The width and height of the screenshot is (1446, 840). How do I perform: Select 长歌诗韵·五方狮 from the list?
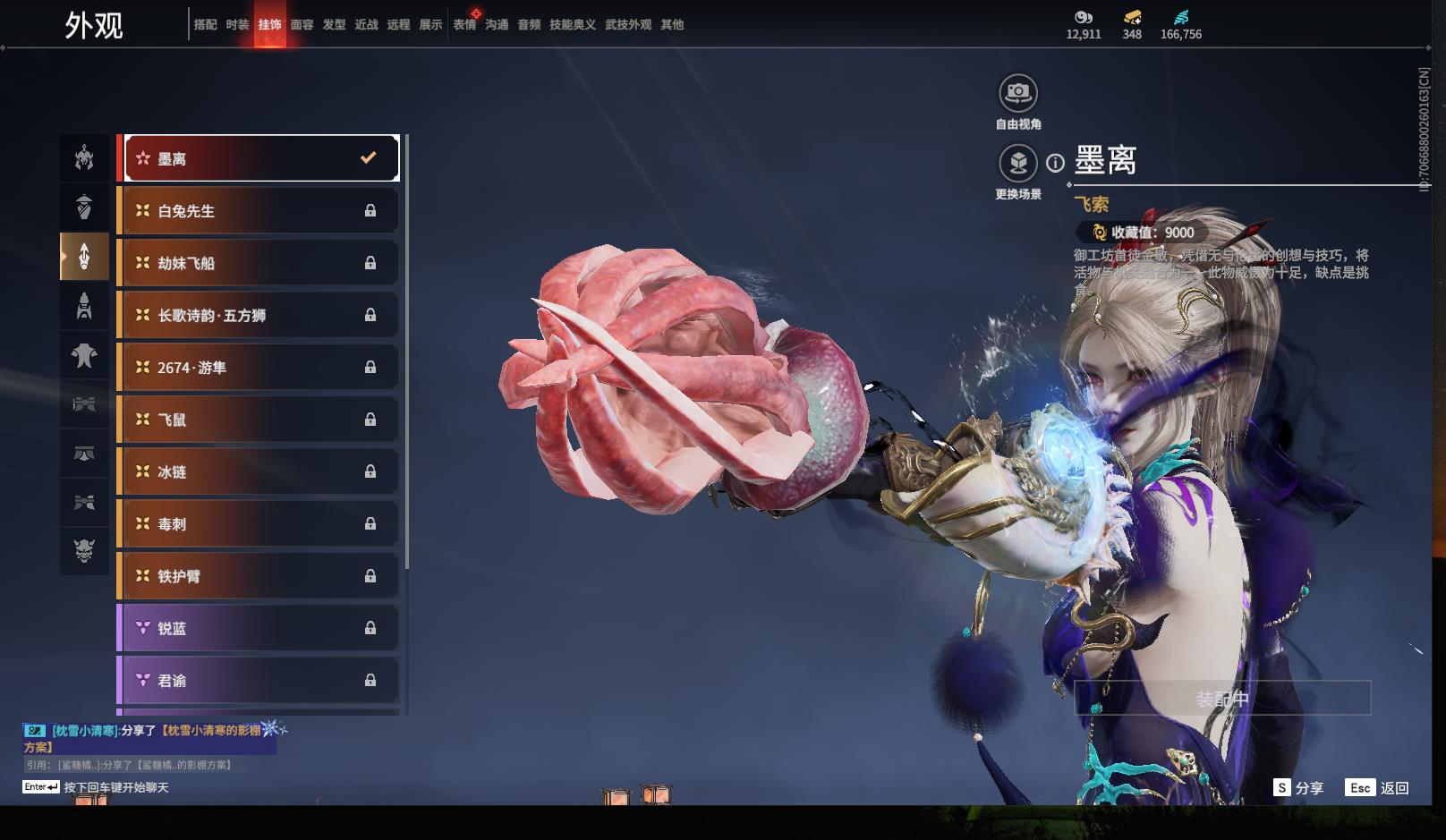[259, 315]
